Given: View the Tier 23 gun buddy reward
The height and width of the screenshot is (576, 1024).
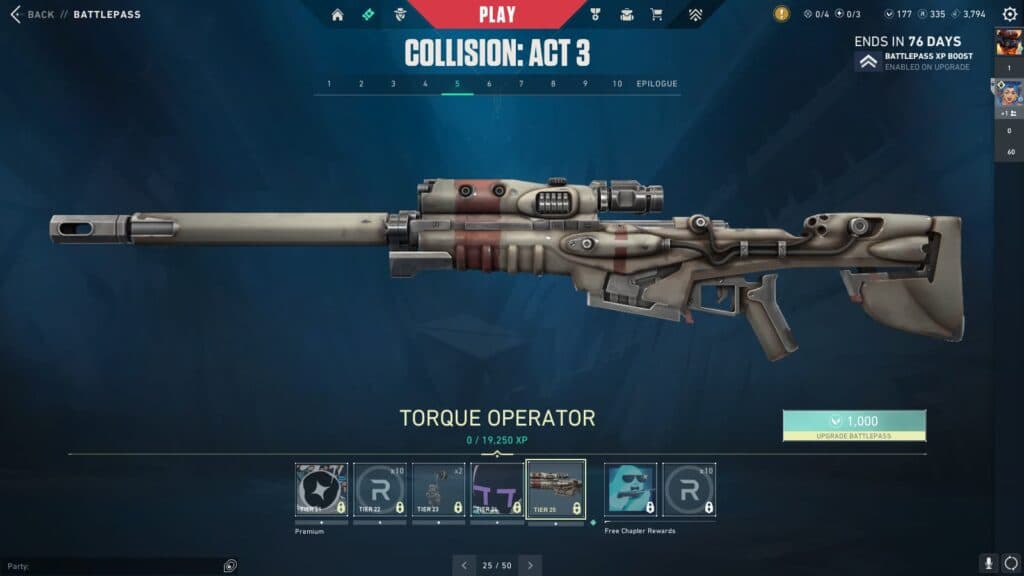Looking at the screenshot, I should point(438,489).
